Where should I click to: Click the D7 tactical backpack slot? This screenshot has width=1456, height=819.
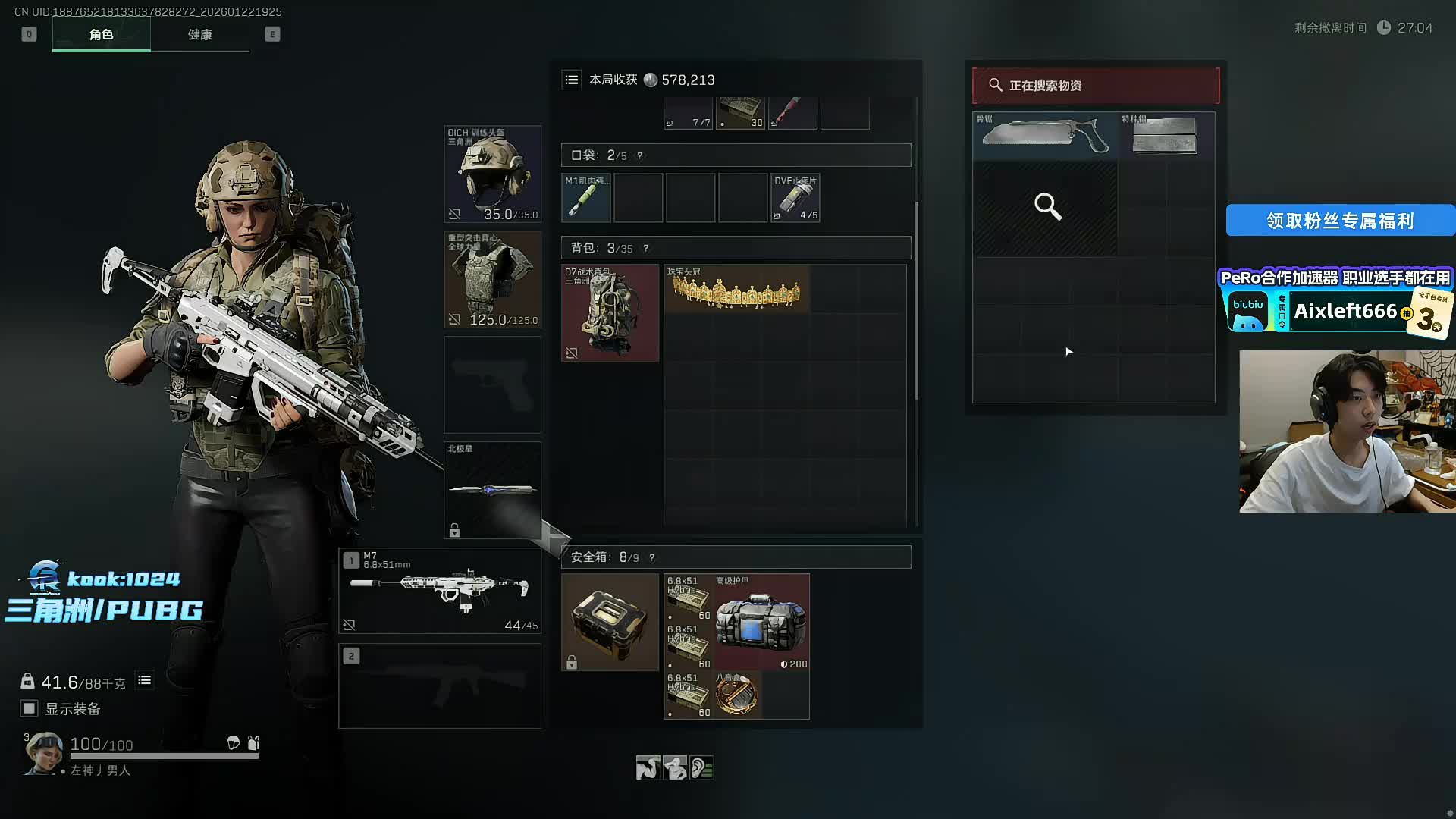pyautogui.click(x=610, y=312)
